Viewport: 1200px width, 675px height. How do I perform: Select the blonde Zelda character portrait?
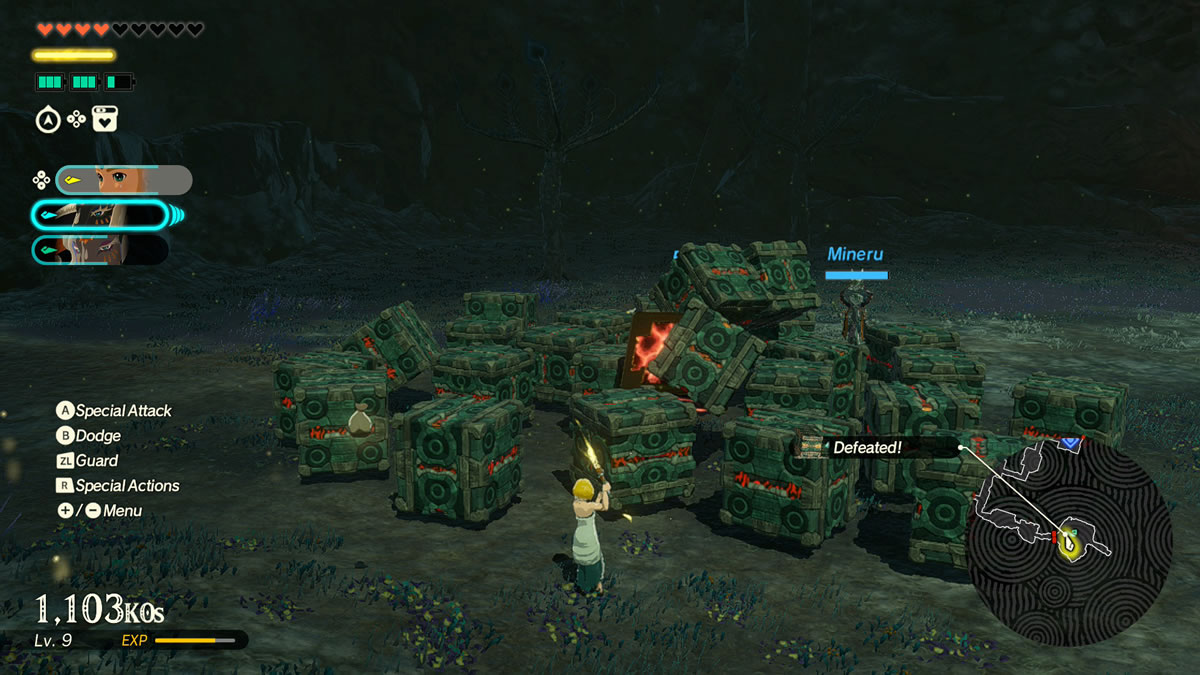click(124, 180)
